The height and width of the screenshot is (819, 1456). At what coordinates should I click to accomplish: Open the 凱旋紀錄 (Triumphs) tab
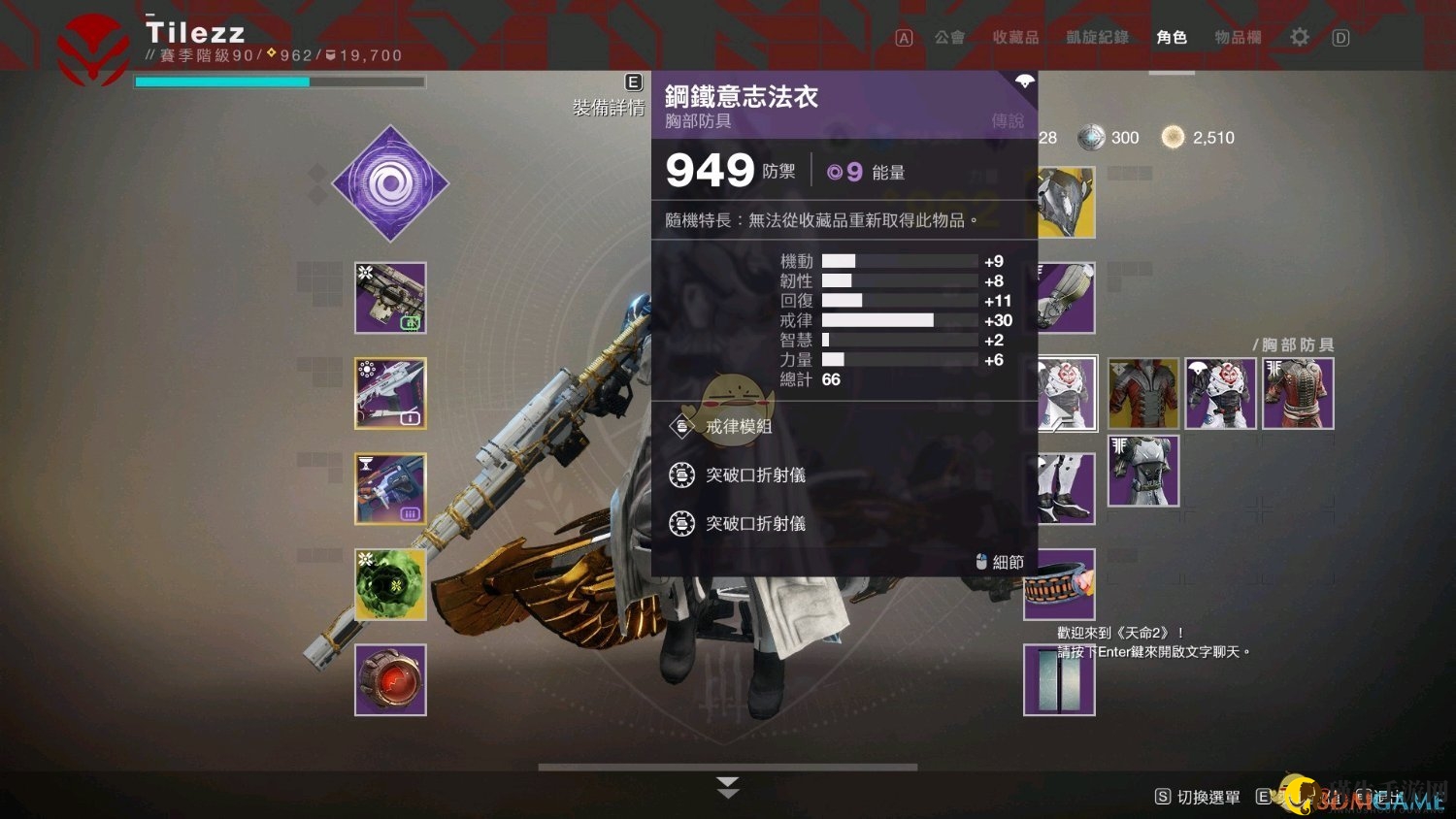[1097, 38]
